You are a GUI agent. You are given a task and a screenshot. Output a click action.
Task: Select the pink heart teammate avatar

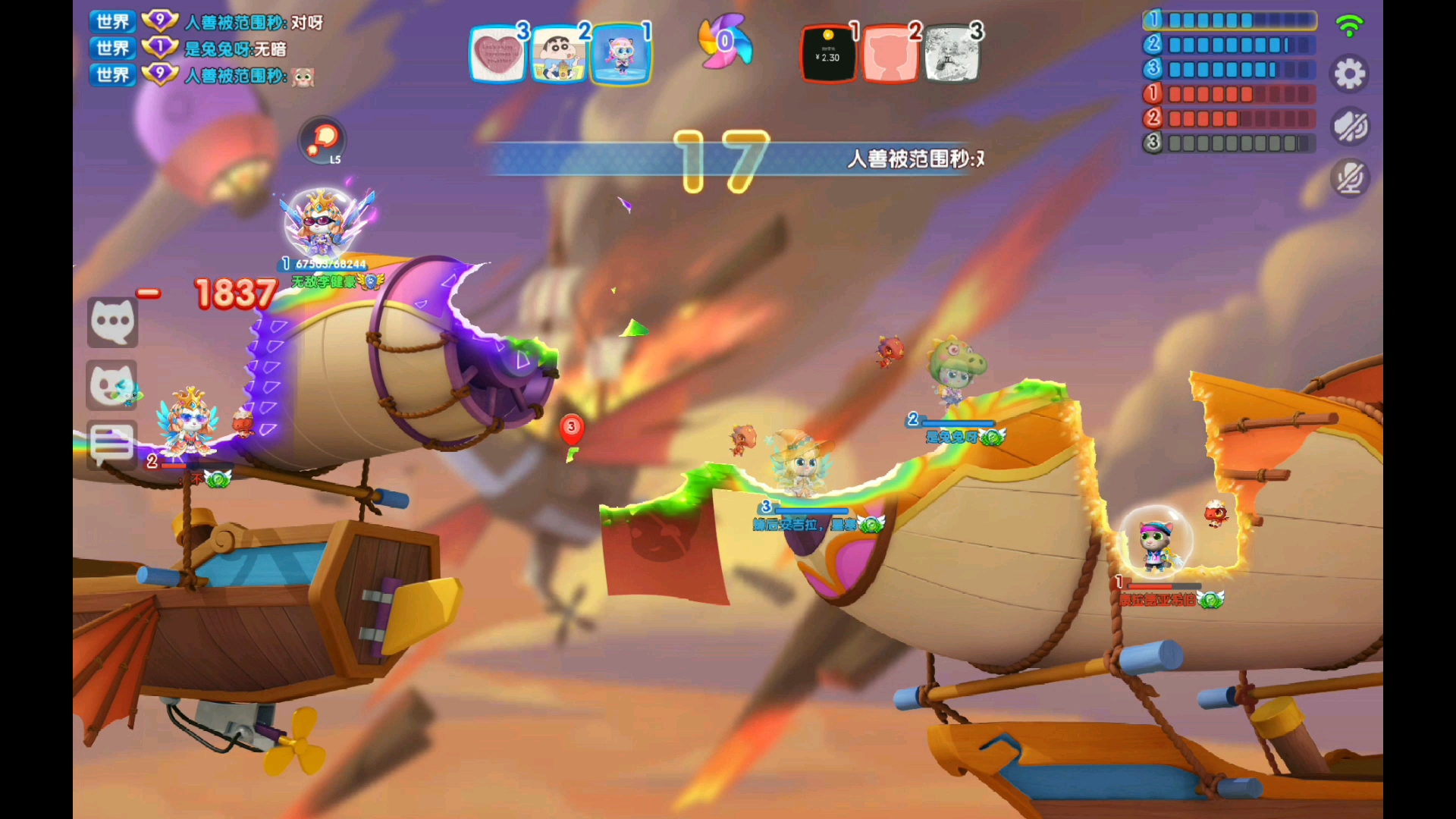coord(497,55)
